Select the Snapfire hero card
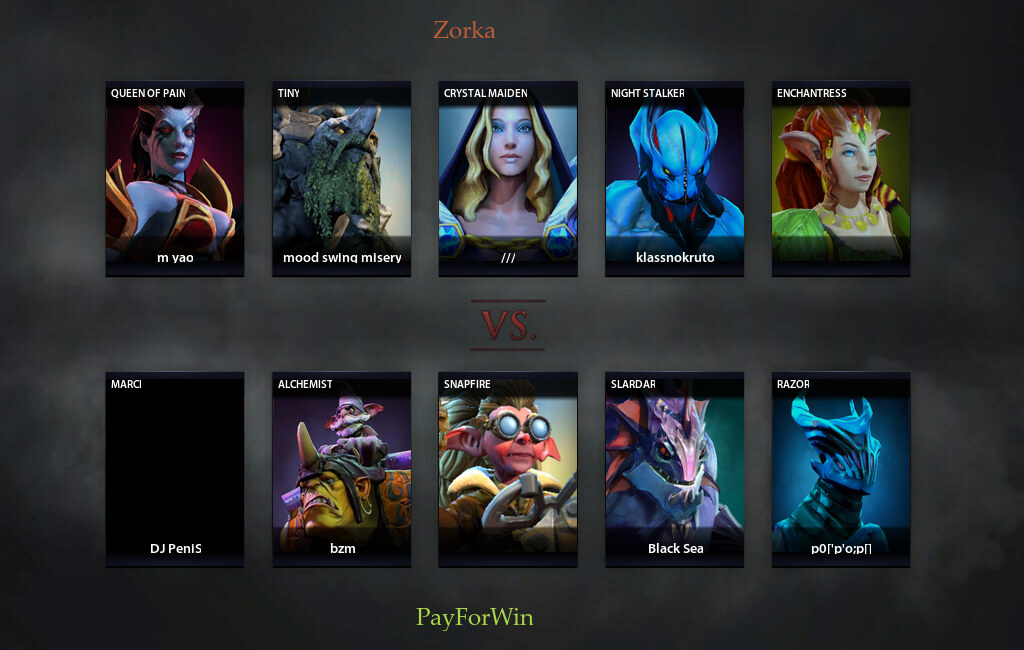 click(x=508, y=470)
